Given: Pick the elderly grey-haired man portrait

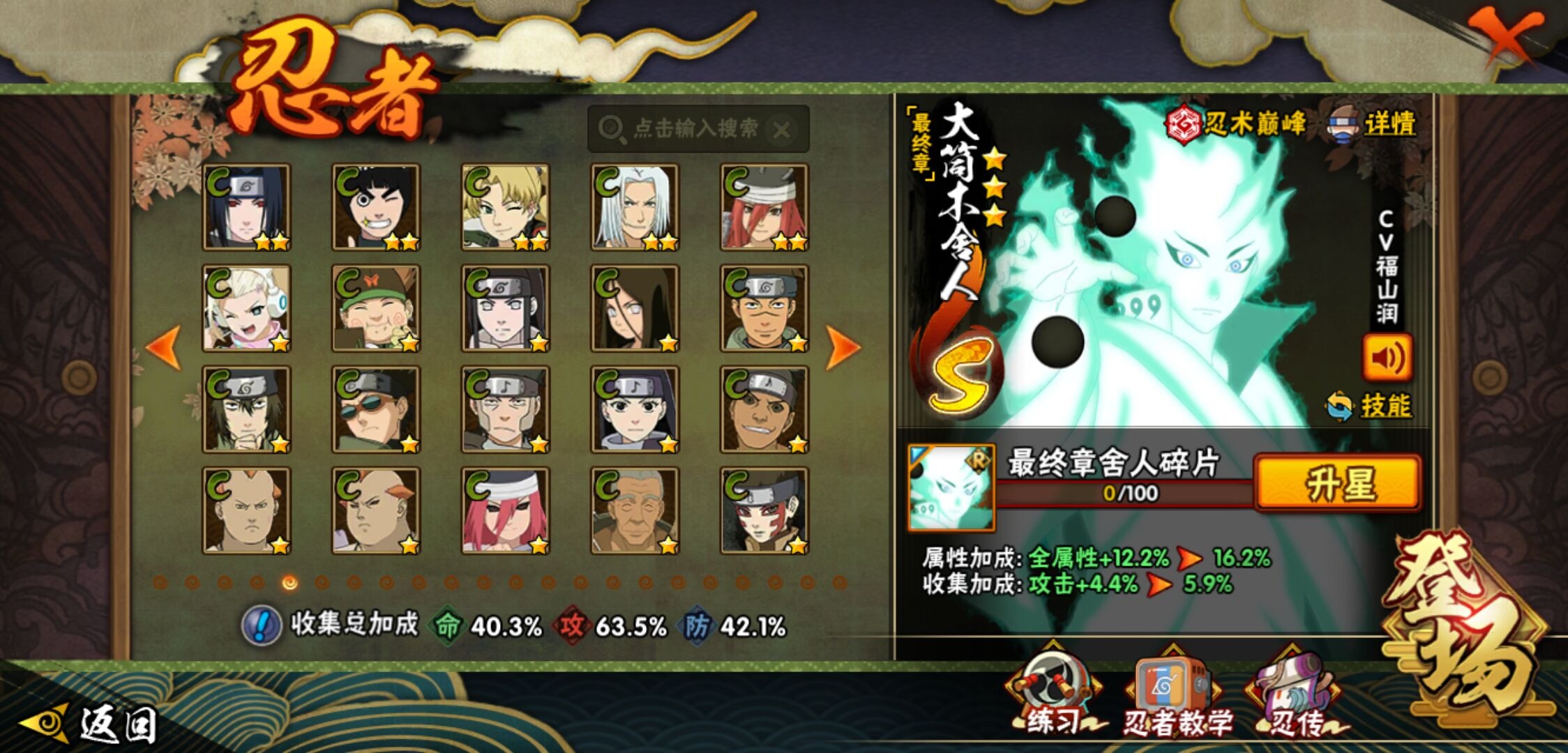Looking at the screenshot, I should (635, 510).
